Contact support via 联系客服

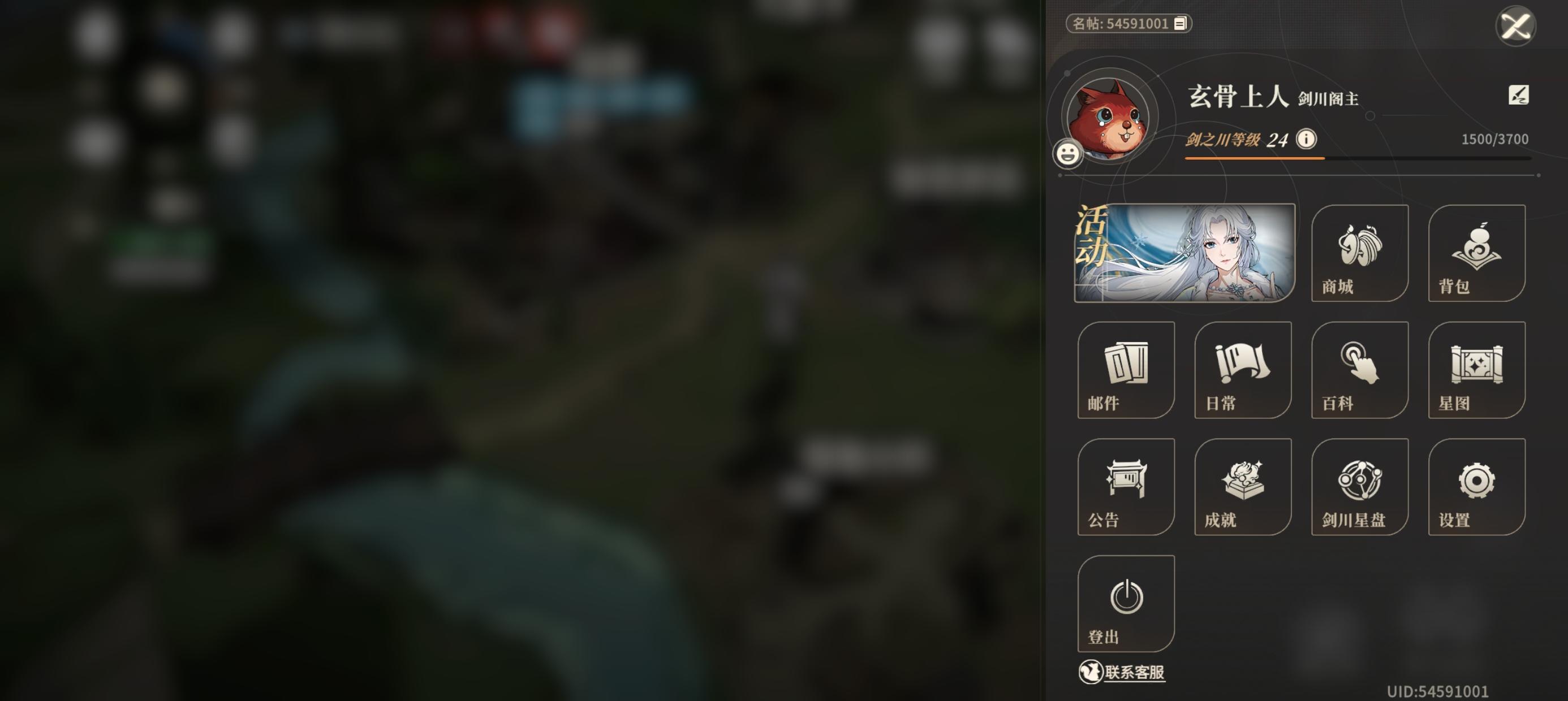click(x=1123, y=673)
